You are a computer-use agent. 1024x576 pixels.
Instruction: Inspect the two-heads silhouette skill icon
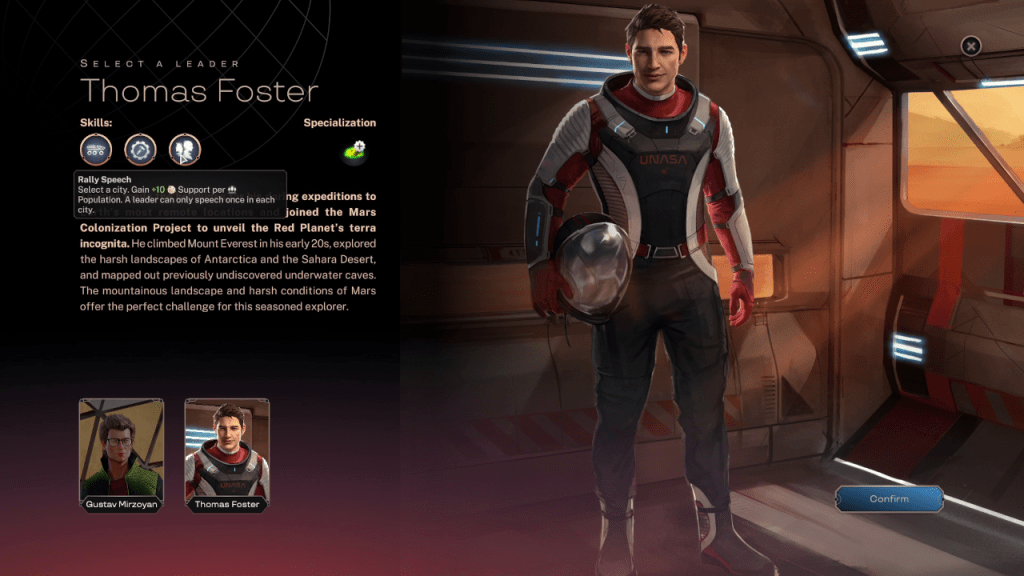coord(185,150)
